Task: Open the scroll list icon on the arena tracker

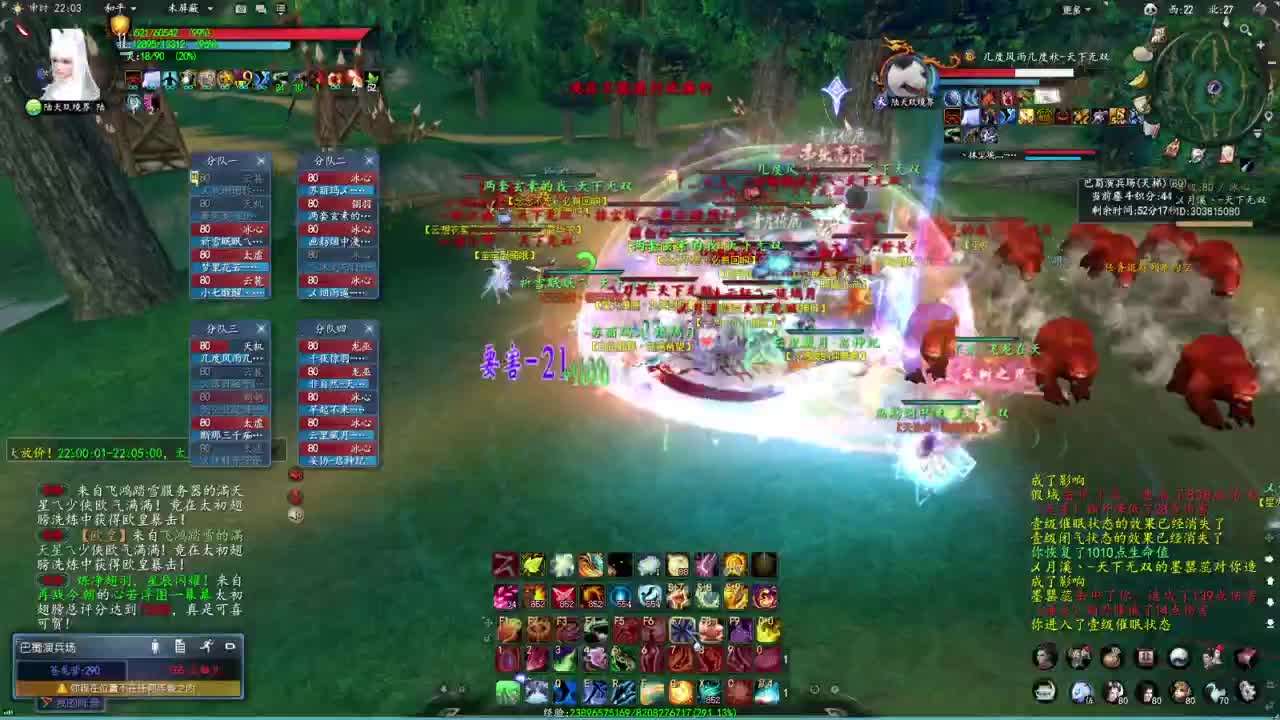Action: point(180,647)
